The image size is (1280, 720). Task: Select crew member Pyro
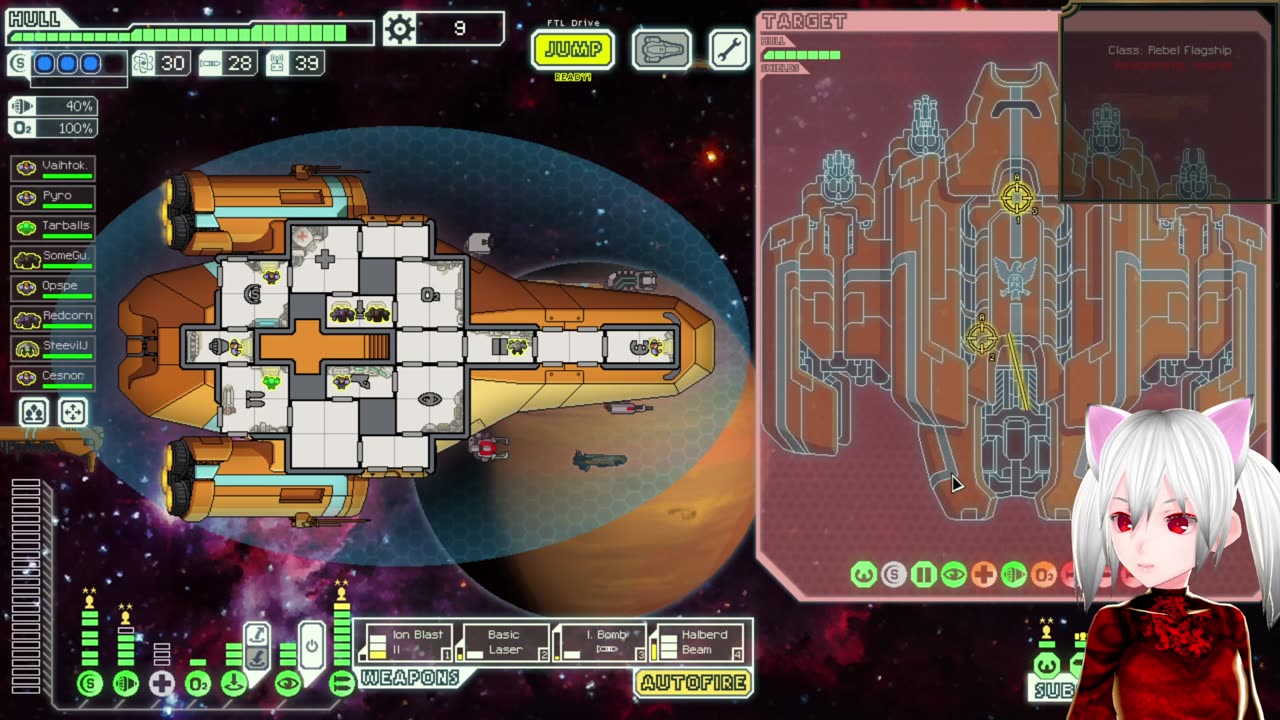click(54, 196)
